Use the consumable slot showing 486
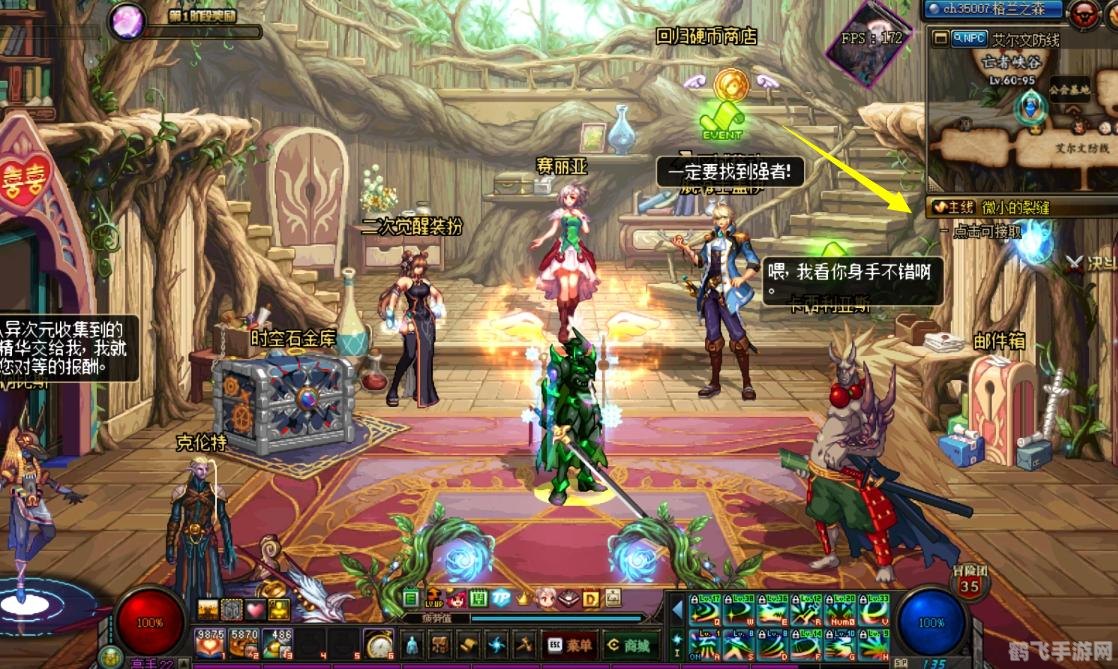This screenshot has height=669, width=1118. pos(279,643)
